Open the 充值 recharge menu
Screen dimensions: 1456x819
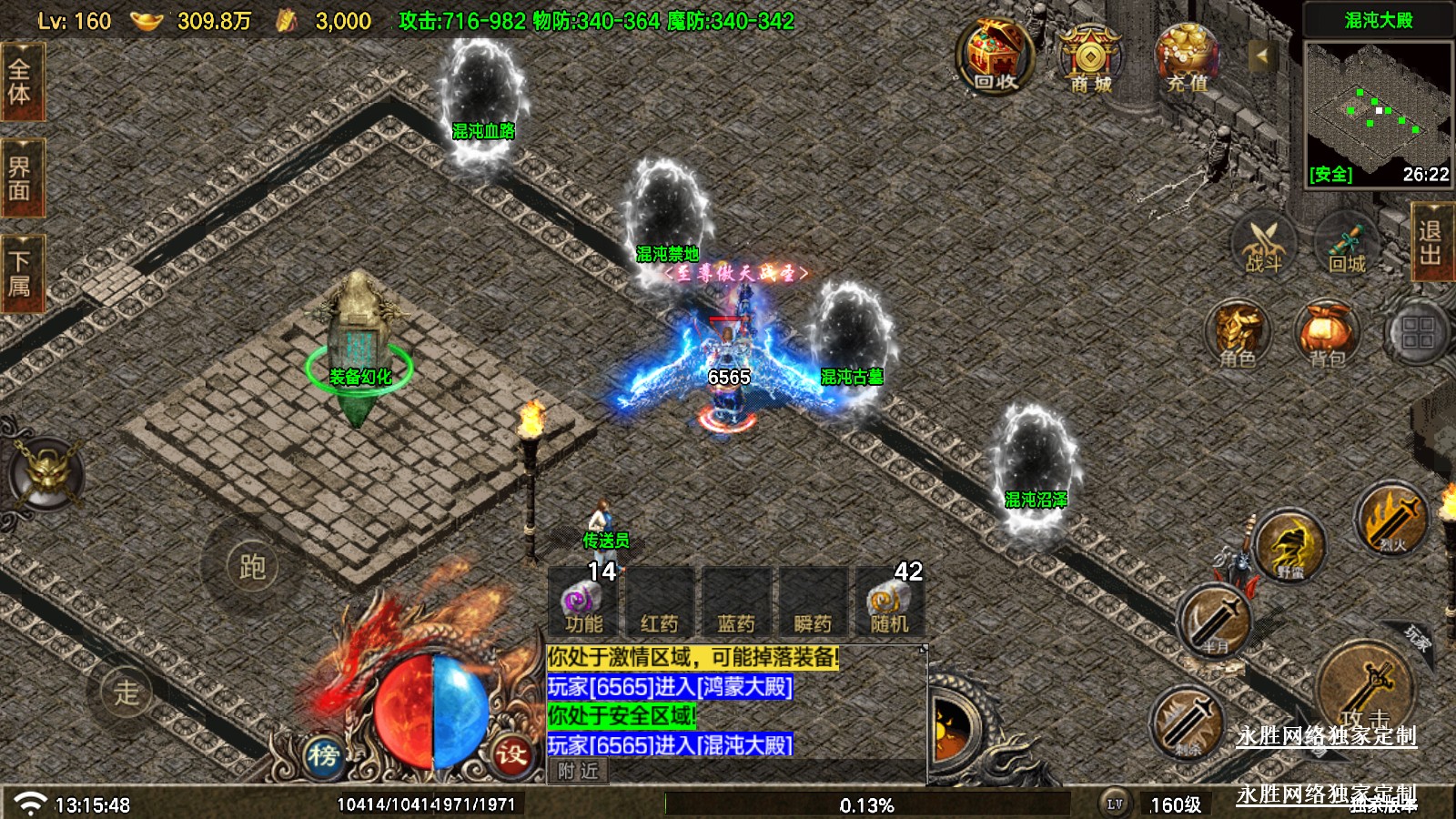(1187, 60)
